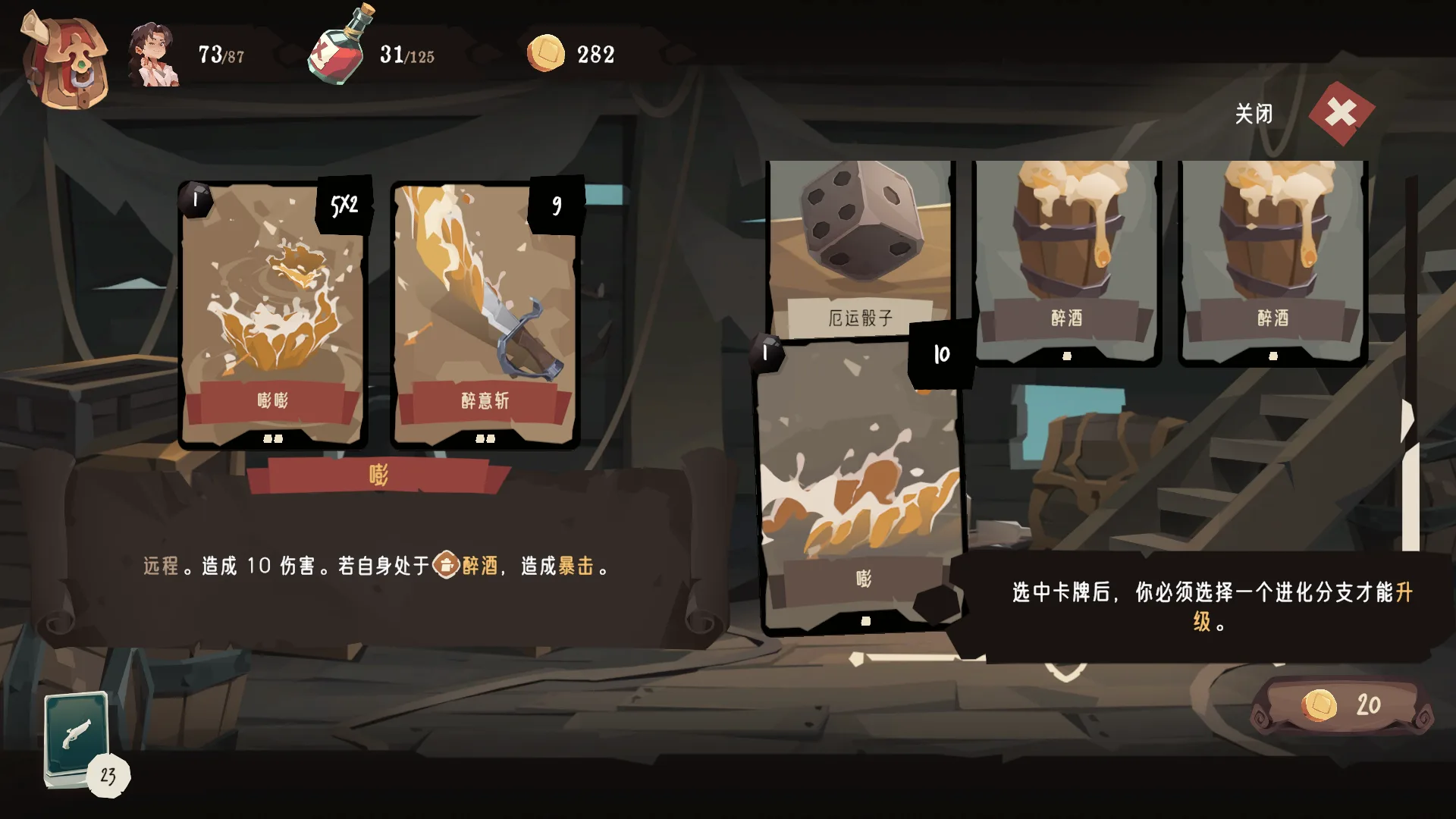Pick the 厄运骰子 dice card

tap(860, 246)
